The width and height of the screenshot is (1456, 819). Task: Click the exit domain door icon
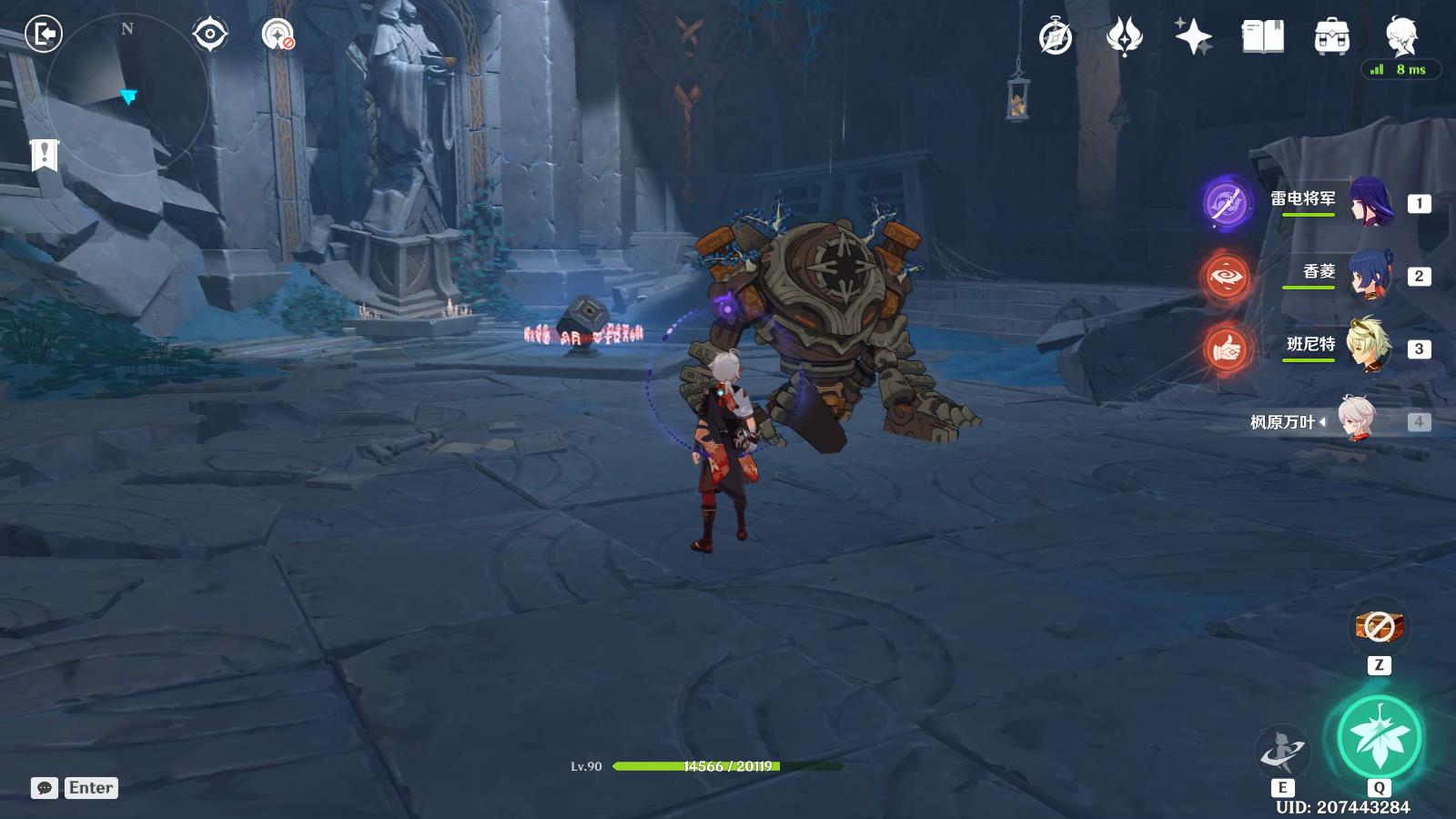point(43,35)
